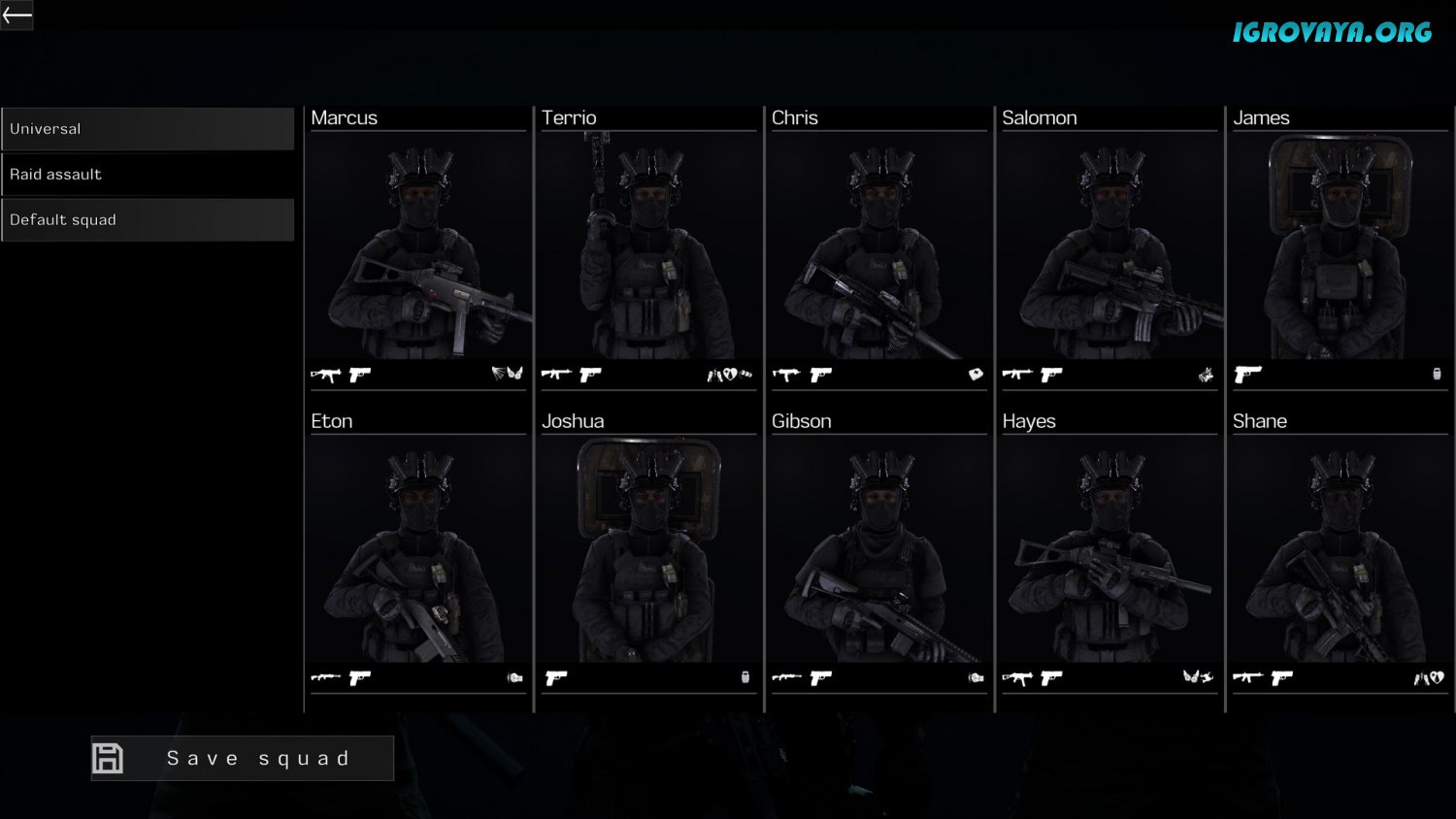Go back using the top-left arrow
The image size is (1456, 819).
point(17,15)
